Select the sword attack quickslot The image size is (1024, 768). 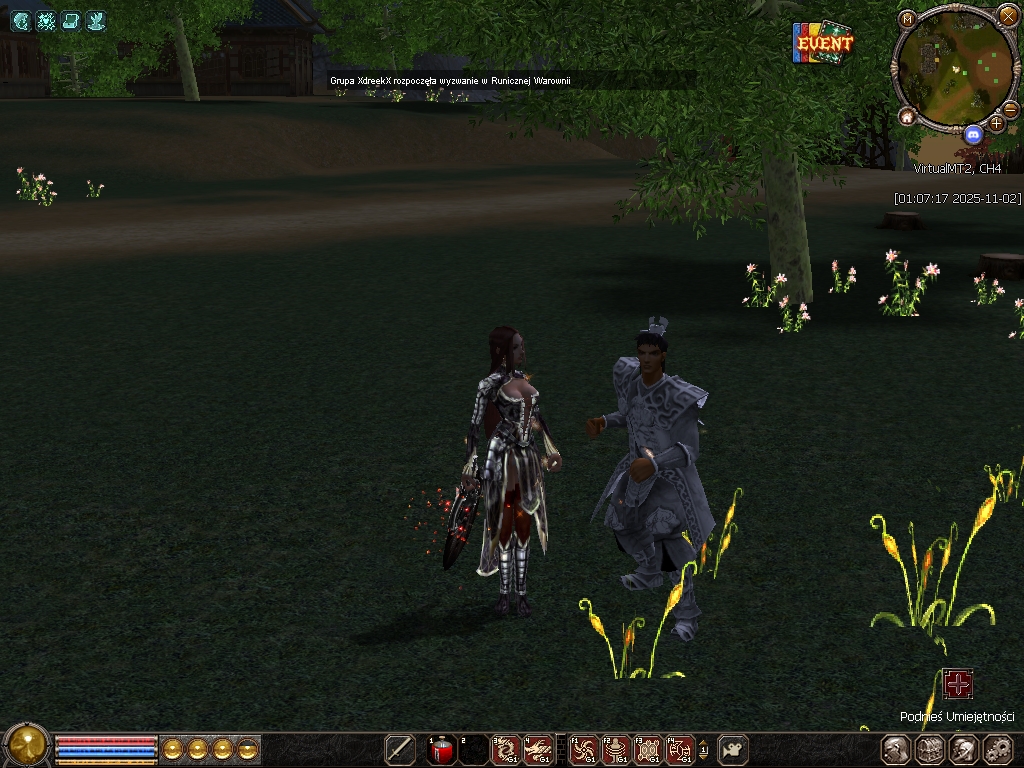tap(400, 749)
